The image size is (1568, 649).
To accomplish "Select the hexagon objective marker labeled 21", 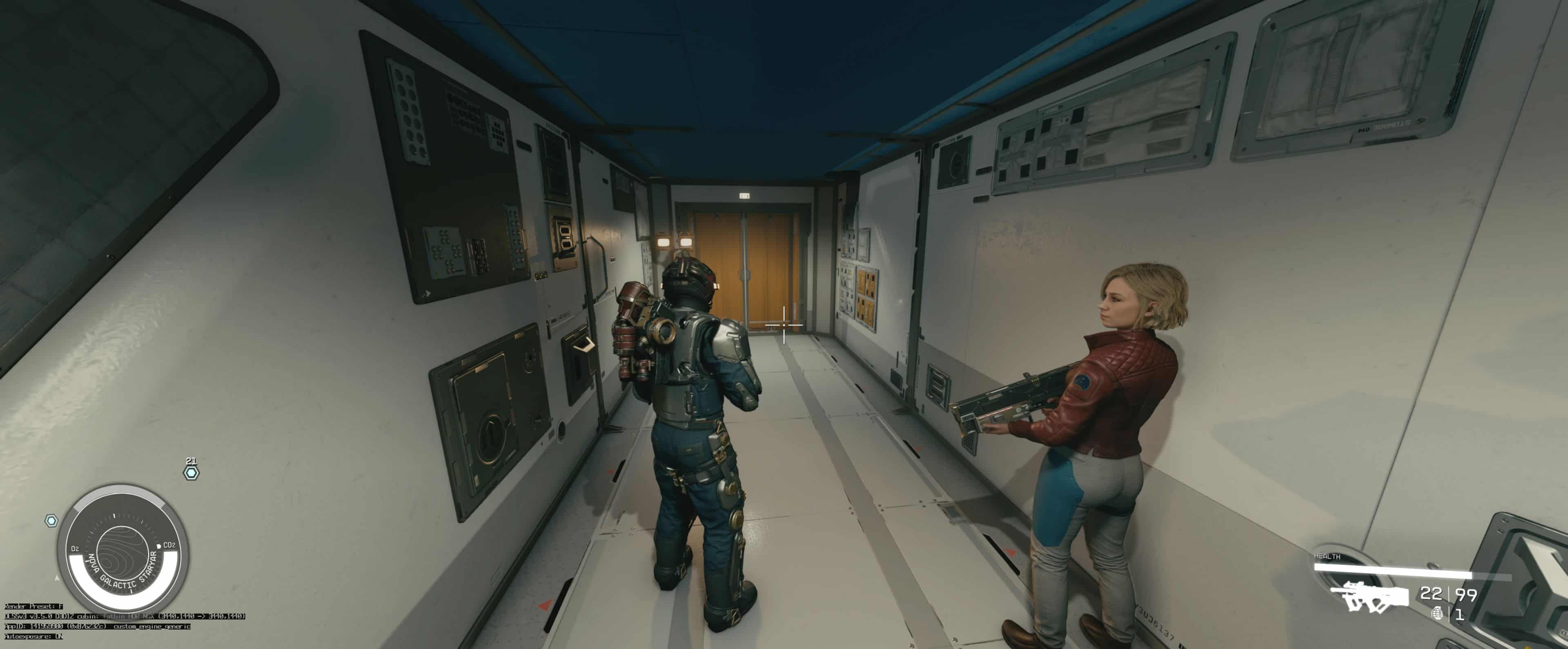I will pos(191,473).
